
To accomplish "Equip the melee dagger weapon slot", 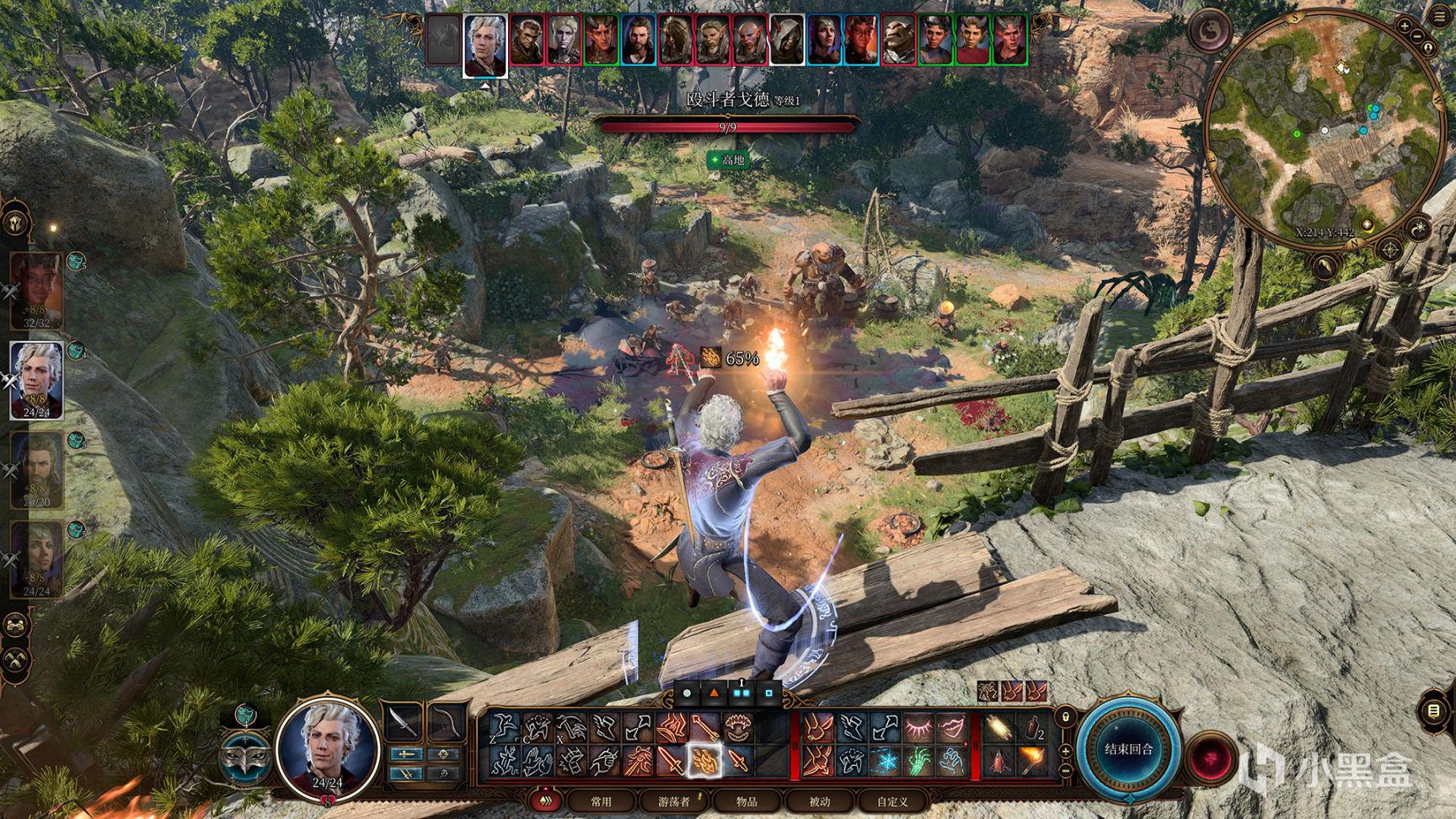I will pyautogui.click(x=404, y=722).
